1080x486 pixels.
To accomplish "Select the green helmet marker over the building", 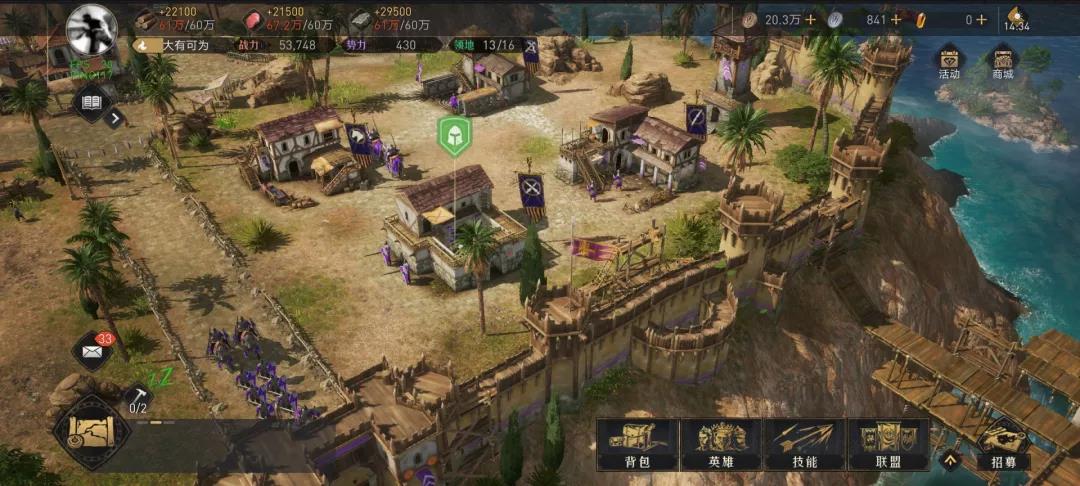I will [x=454, y=136].
